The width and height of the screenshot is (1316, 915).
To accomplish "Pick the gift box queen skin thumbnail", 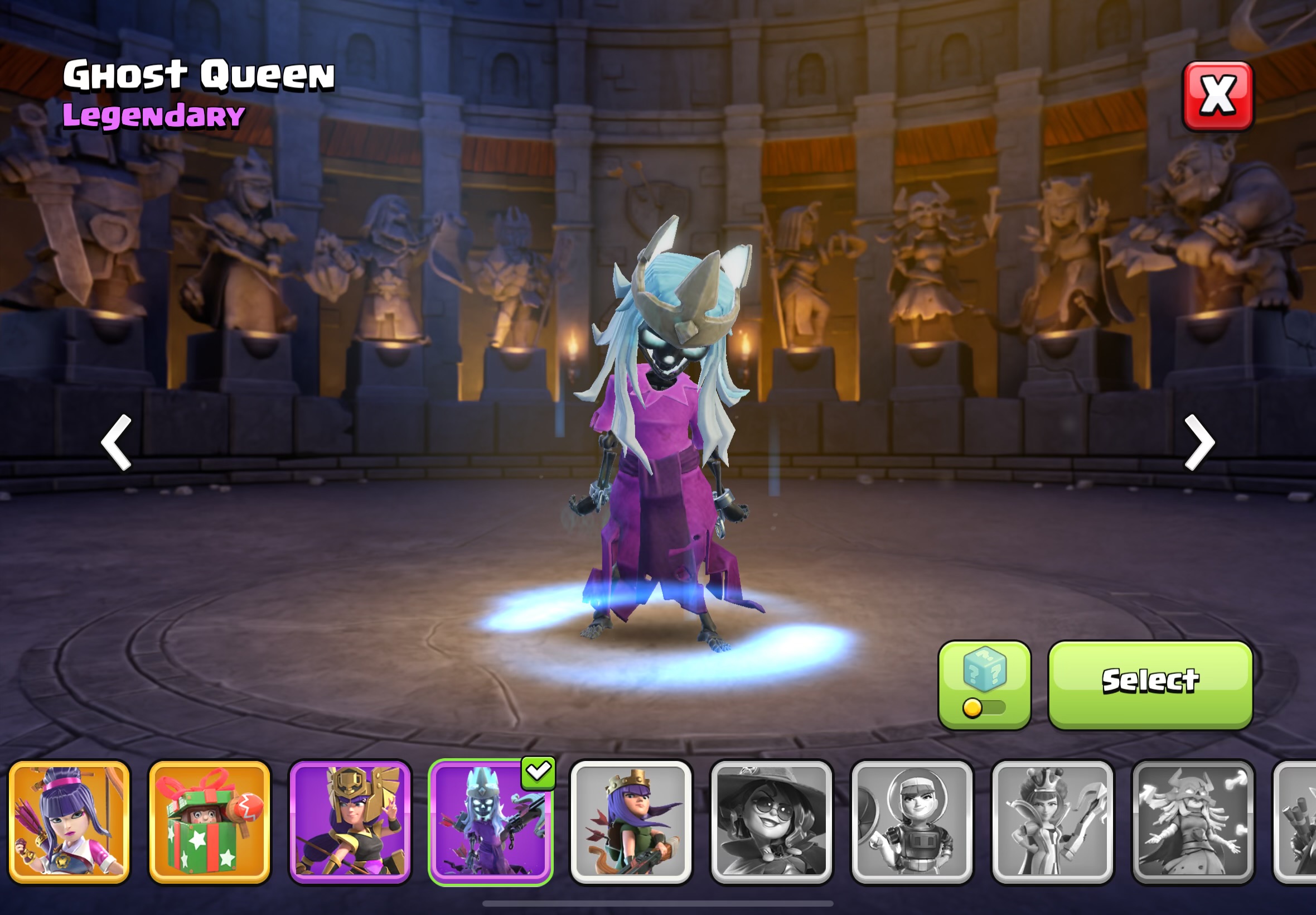I will tap(210, 821).
